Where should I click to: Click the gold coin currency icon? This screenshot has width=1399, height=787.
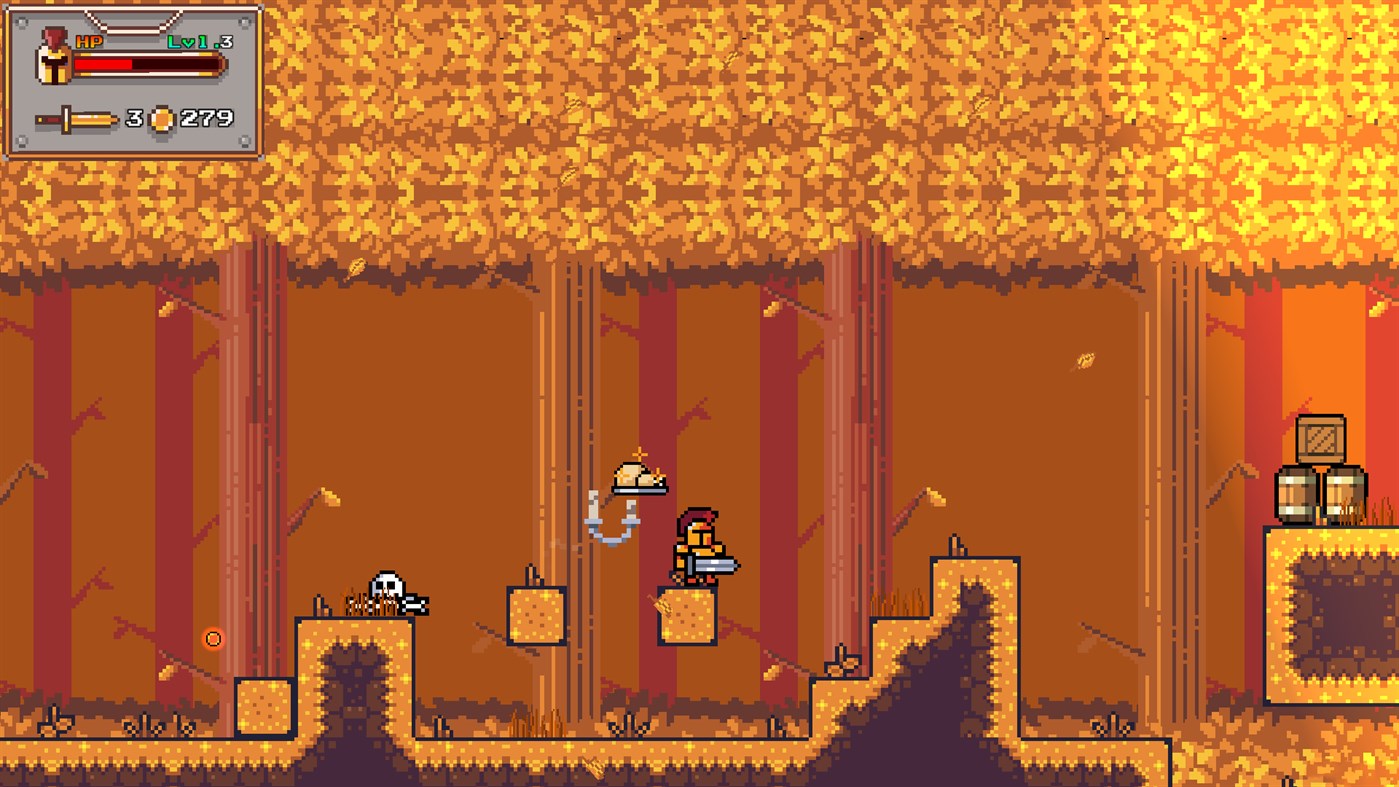(x=164, y=118)
